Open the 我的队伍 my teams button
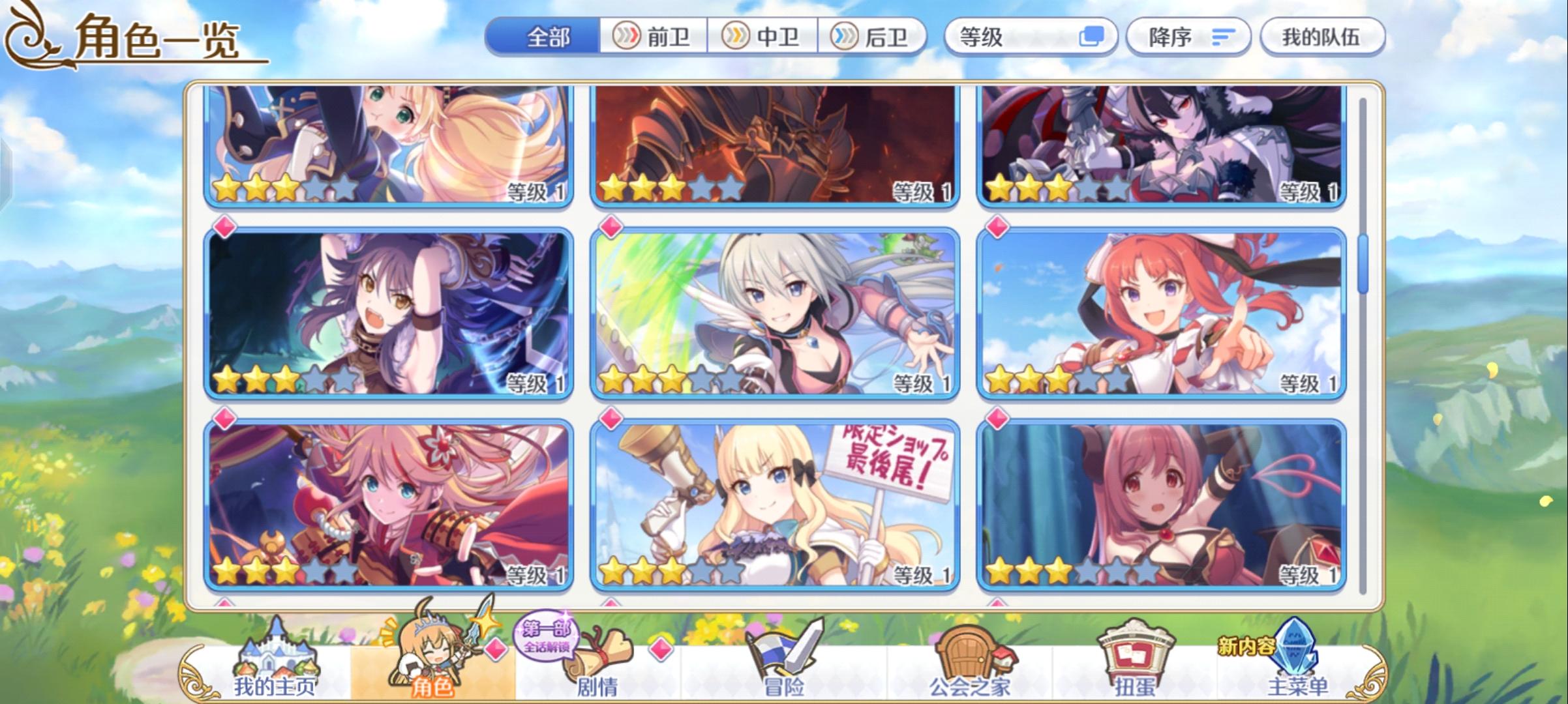The image size is (1568, 704). coord(1324,37)
